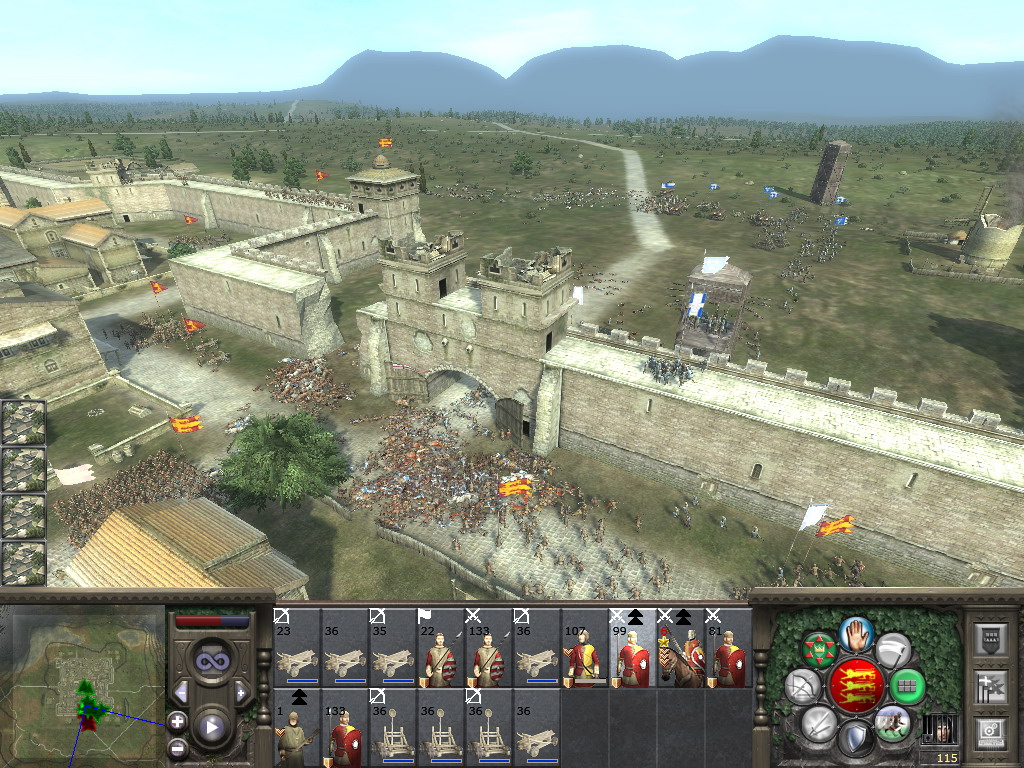This screenshot has height=768, width=1024.
Task: Increase game speed with the right arrow
Action: coord(241,692)
